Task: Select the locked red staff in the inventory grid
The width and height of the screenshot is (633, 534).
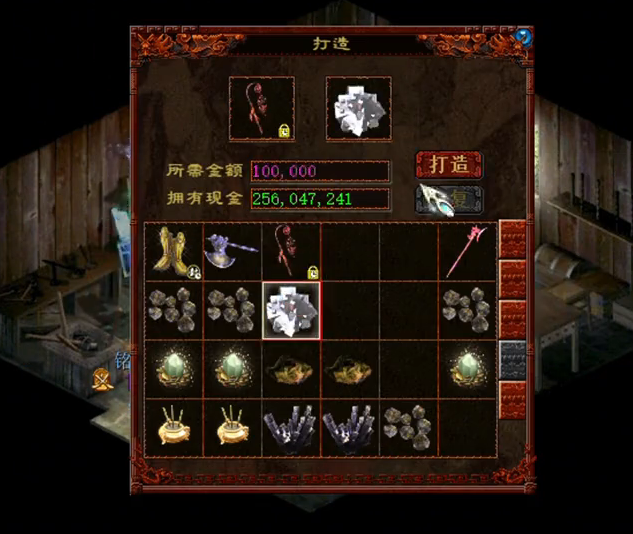Action: pos(291,251)
